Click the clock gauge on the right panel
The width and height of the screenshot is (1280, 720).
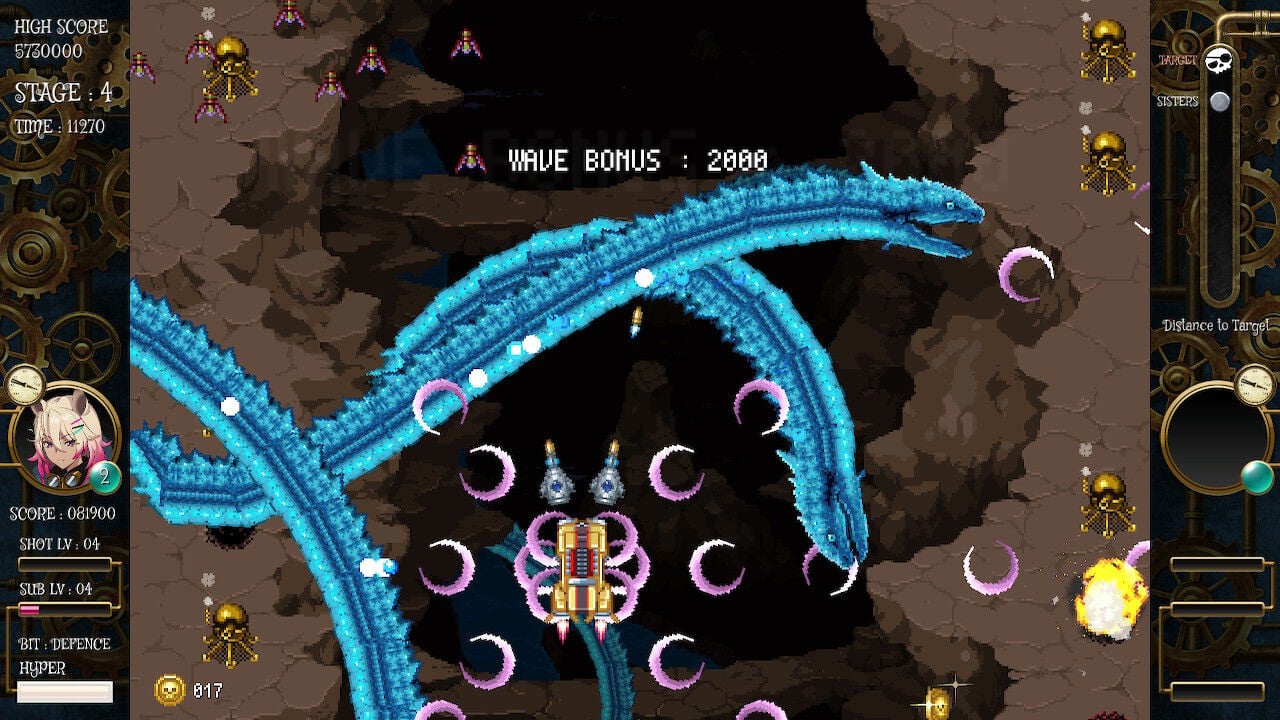point(1251,384)
